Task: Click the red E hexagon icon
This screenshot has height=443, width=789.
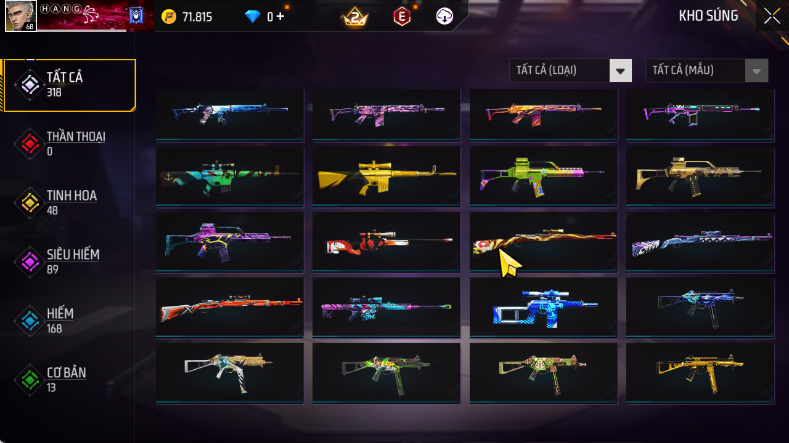Action: tap(402, 16)
